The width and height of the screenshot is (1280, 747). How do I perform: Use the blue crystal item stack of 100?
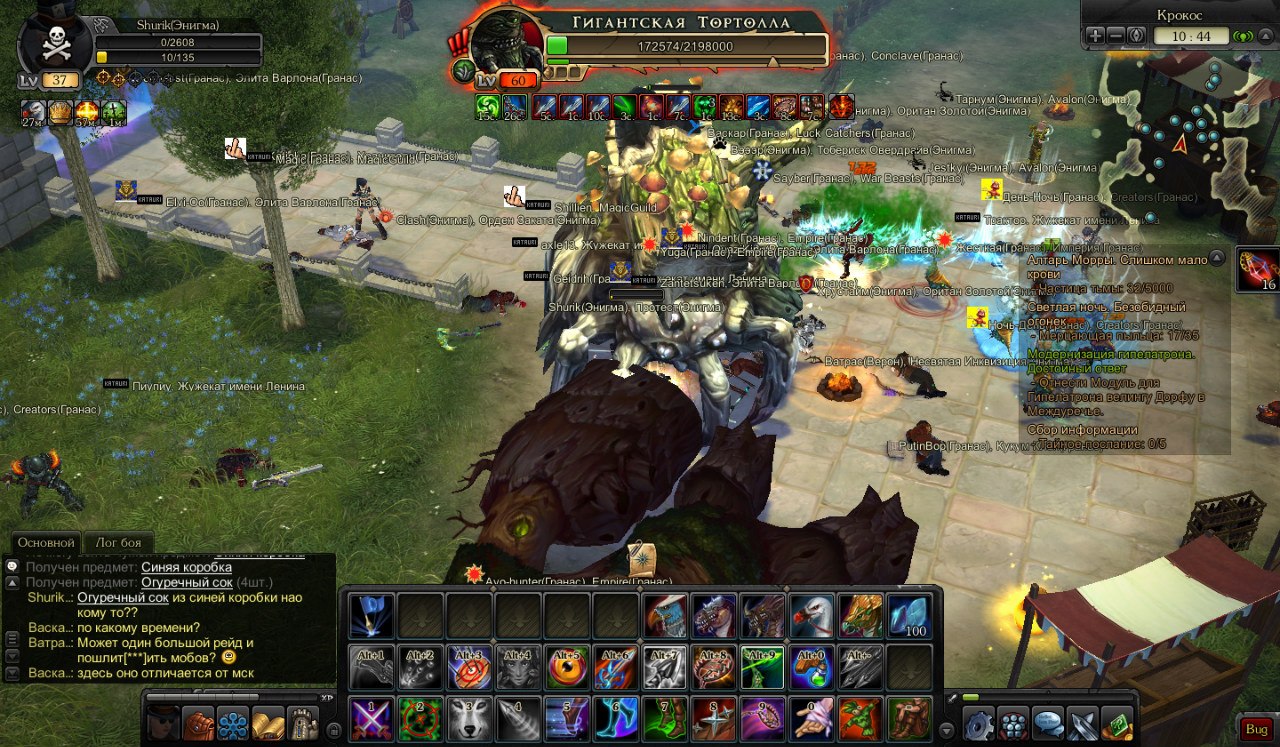[x=909, y=616]
